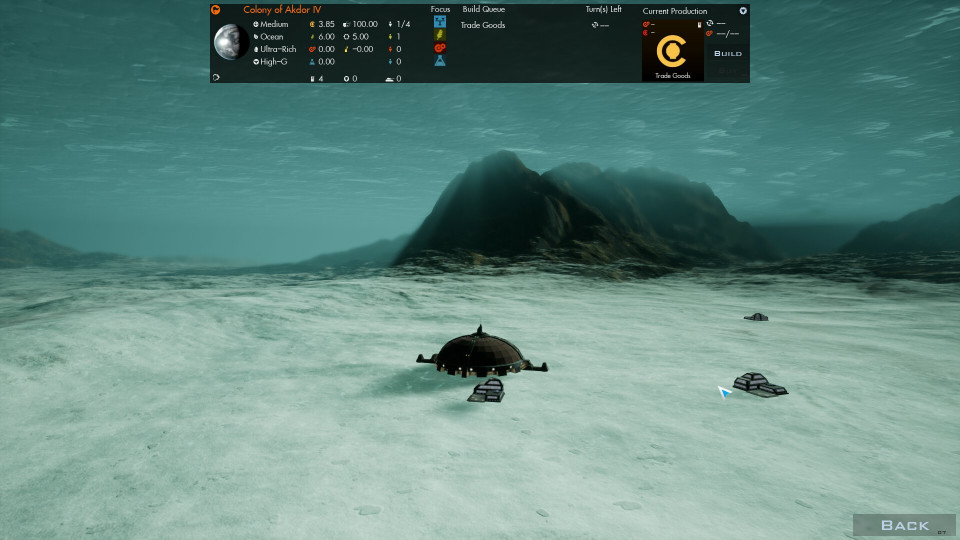
Task: Open the Build menu
Action: (x=728, y=53)
